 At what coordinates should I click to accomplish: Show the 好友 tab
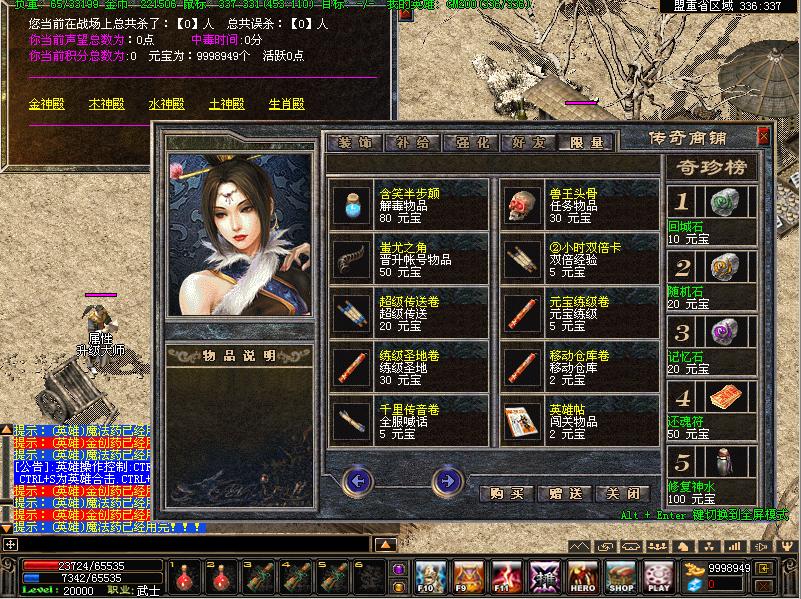(527, 143)
